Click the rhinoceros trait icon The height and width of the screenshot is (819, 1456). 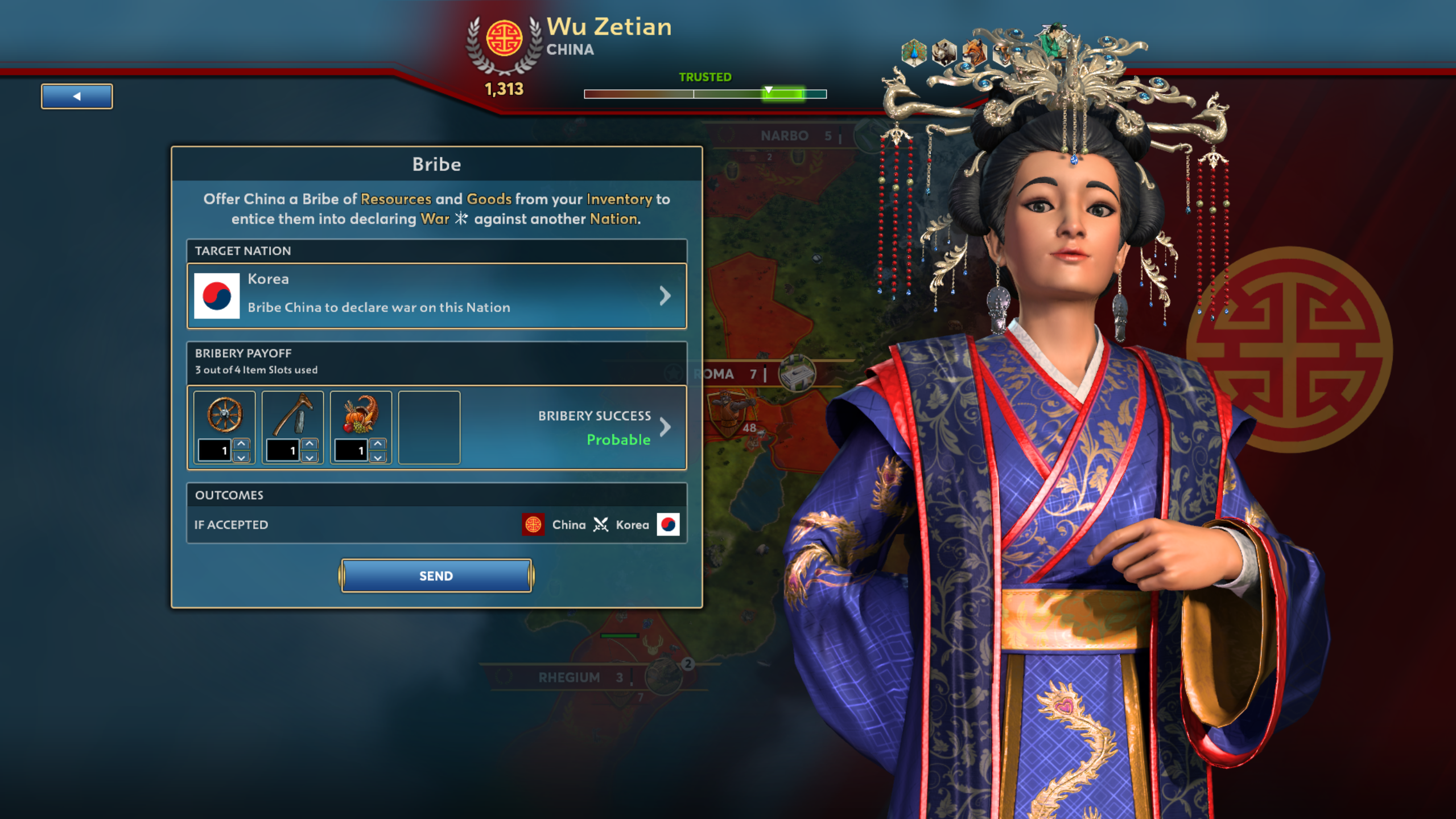coord(944,53)
